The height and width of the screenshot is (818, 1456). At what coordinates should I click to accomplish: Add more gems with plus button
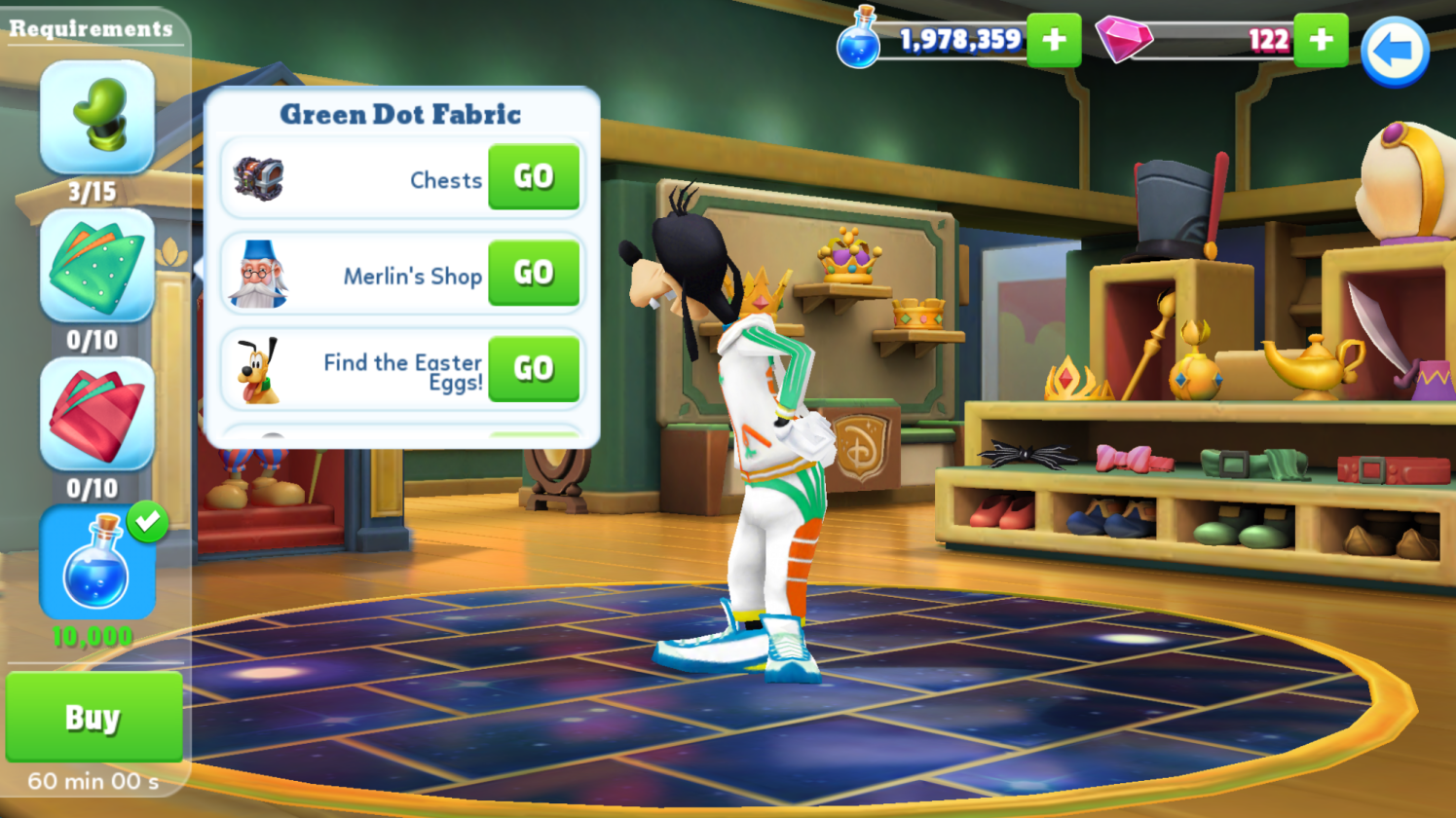1320,40
